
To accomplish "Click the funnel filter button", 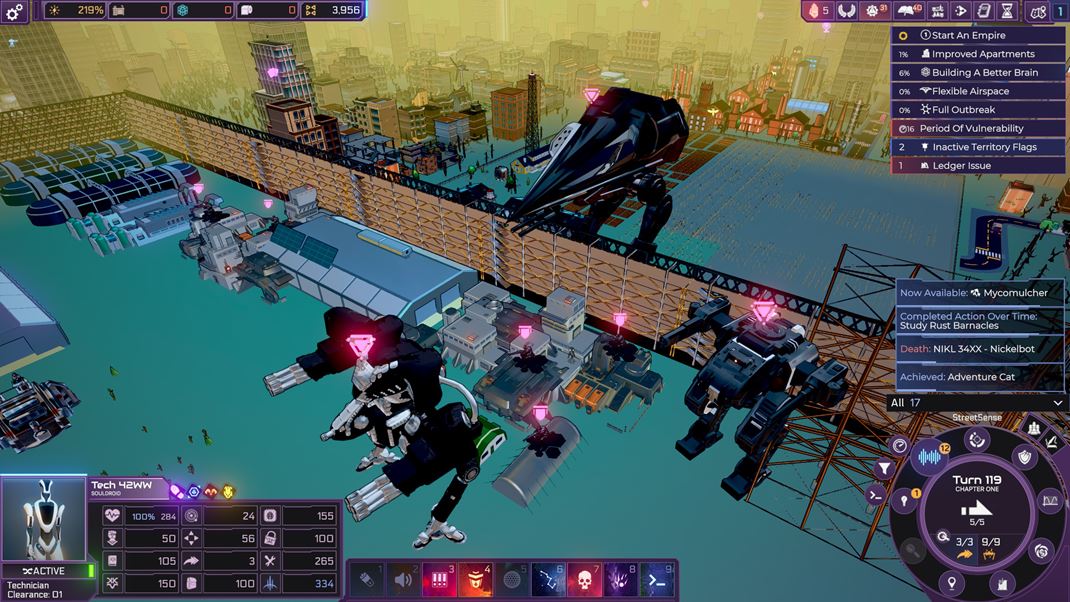I will 884,468.
